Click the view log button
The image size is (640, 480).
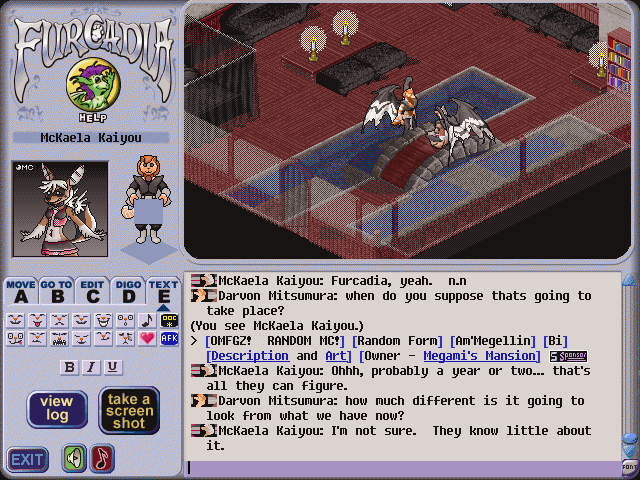tap(56, 409)
